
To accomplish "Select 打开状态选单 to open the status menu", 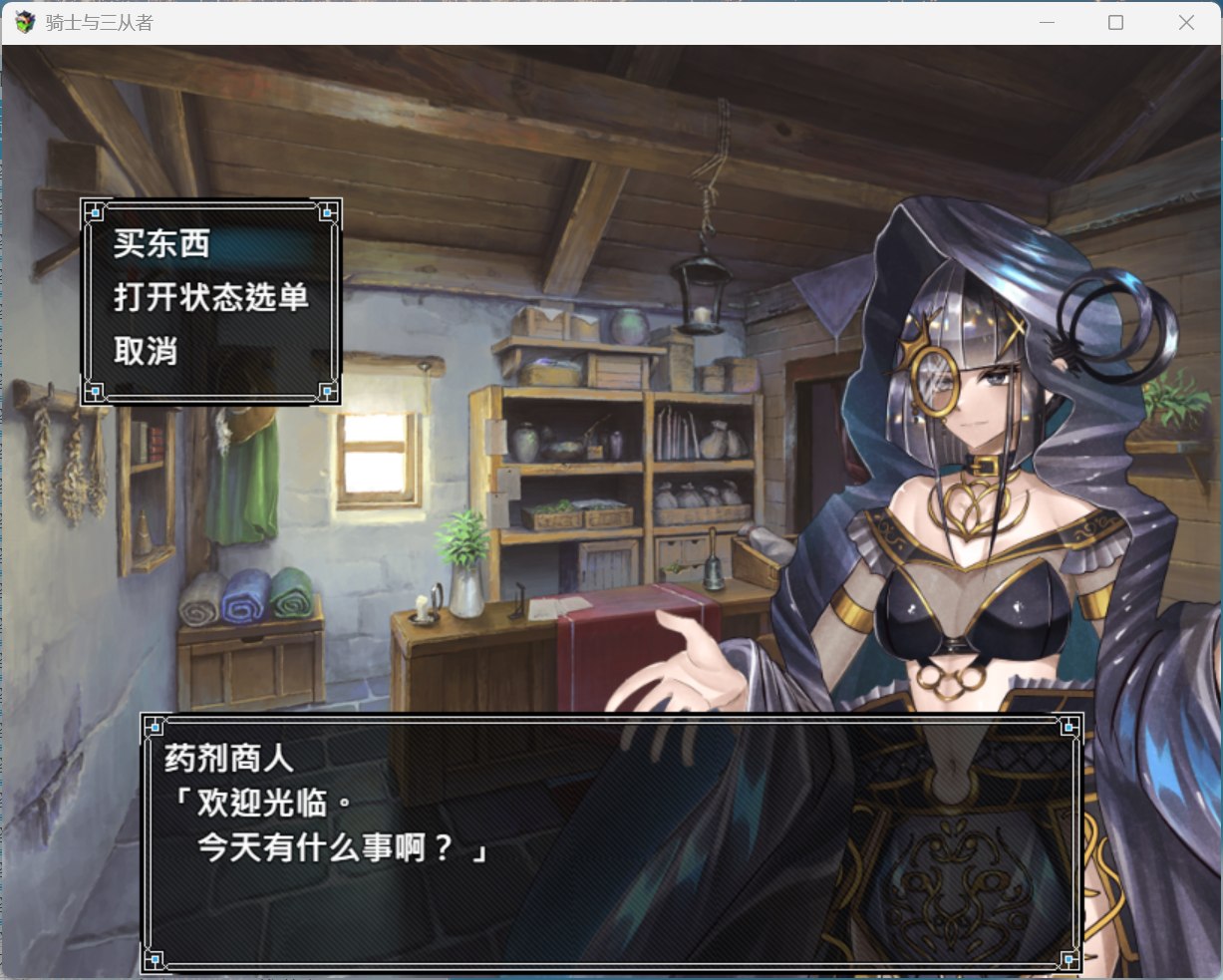I will (x=210, y=297).
